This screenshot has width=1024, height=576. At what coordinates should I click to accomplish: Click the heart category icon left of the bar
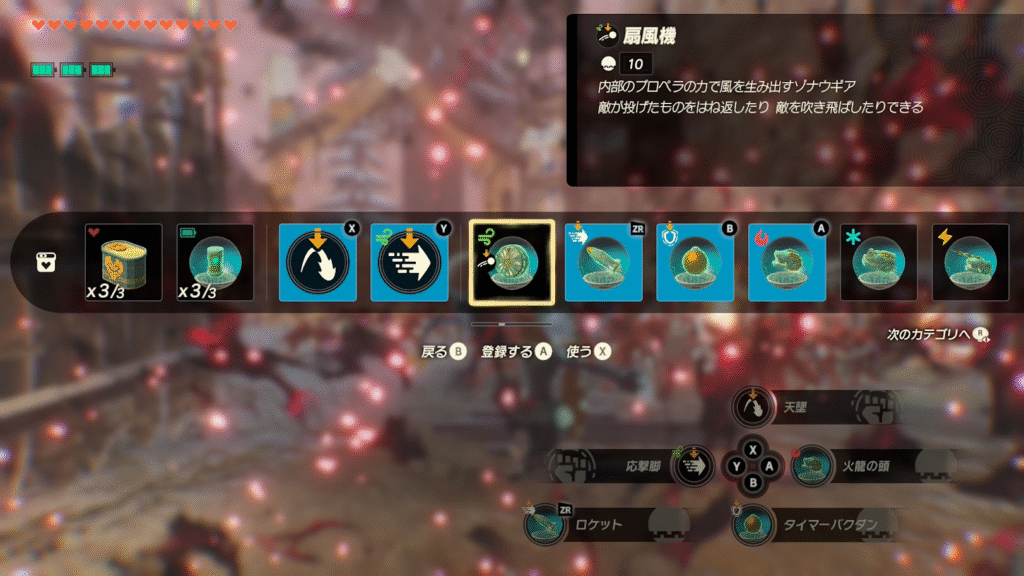coord(44,262)
